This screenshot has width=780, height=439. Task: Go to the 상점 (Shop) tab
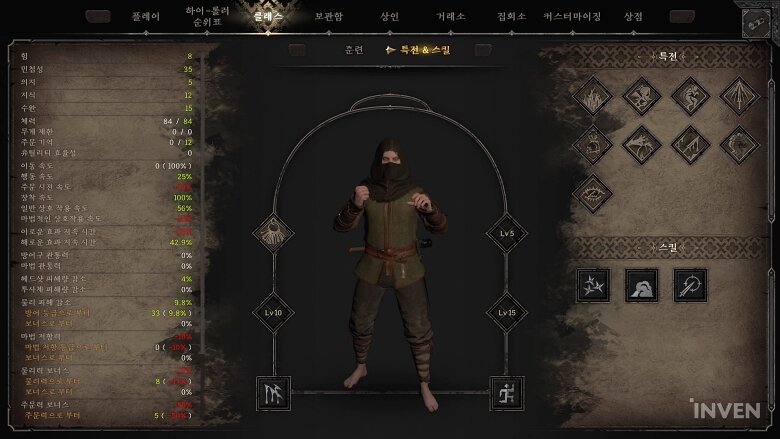point(633,17)
